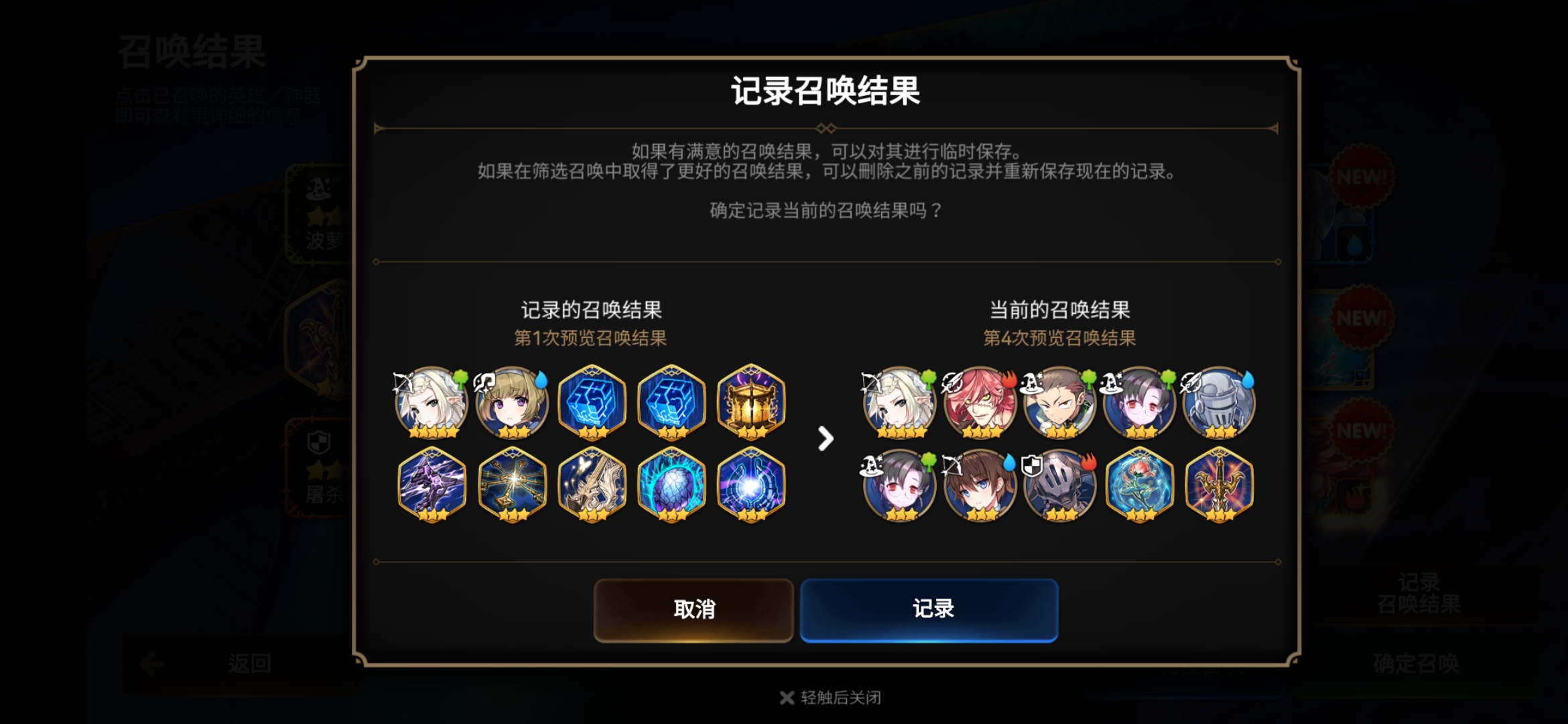Image resolution: width=1568 pixels, height=724 pixels.
Task: Select the axe artifact icon in recorded results
Action: click(590, 485)
